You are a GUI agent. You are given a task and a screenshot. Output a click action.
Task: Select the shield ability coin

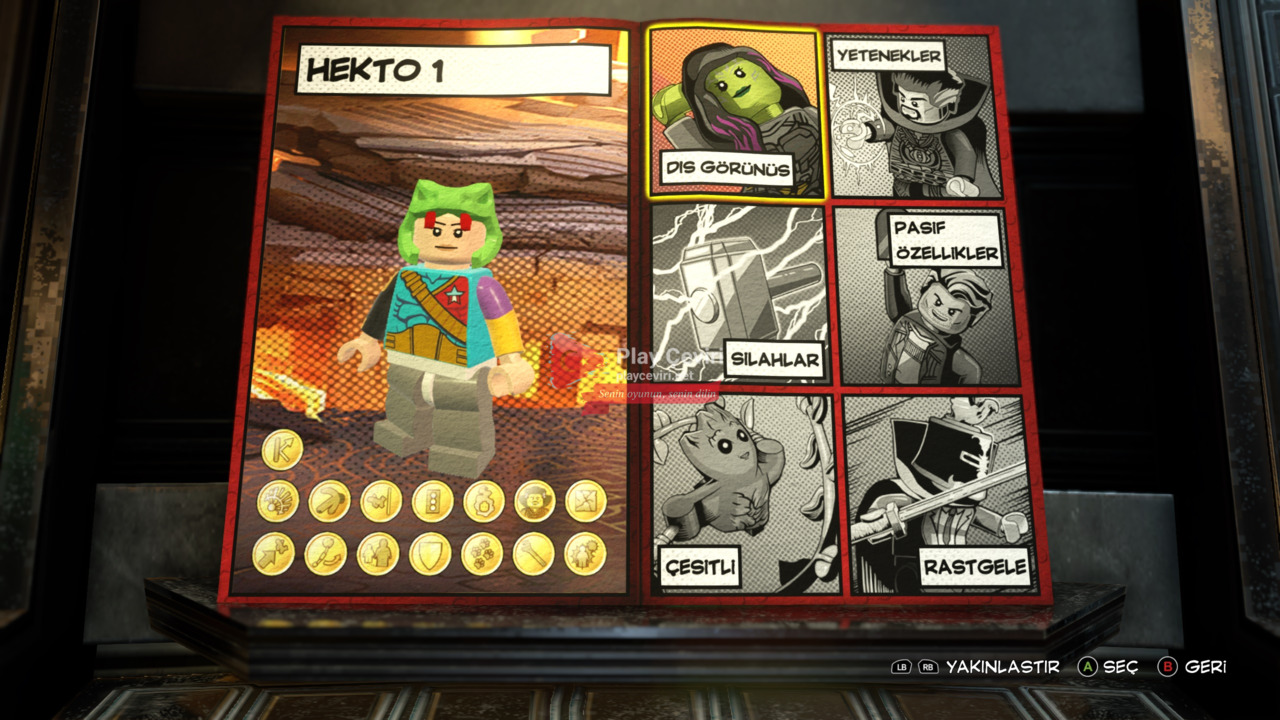[430, 553]
